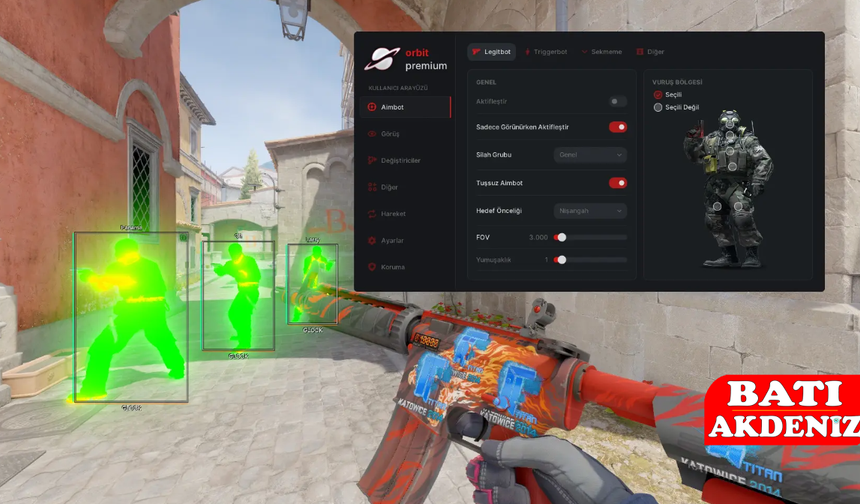Switch to the Triggerbot tab
The width and height of the screenshot is (860, 504).
tap(545, 52)
